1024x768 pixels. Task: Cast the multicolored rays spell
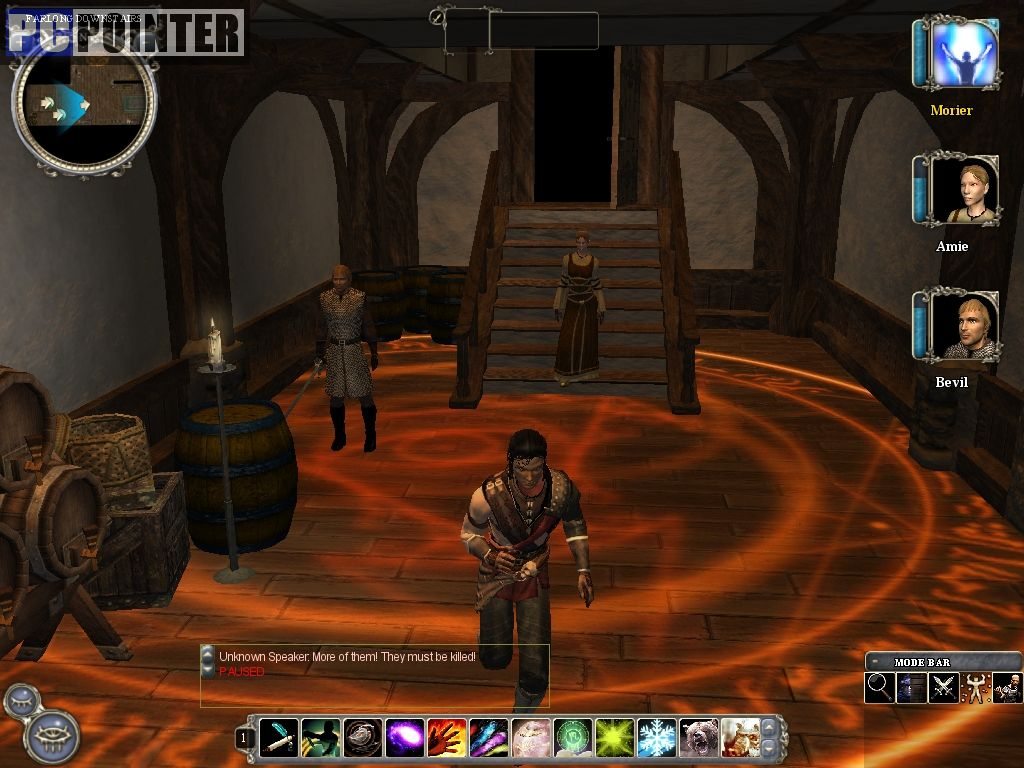pyautogui.click(x=489, y=738)
